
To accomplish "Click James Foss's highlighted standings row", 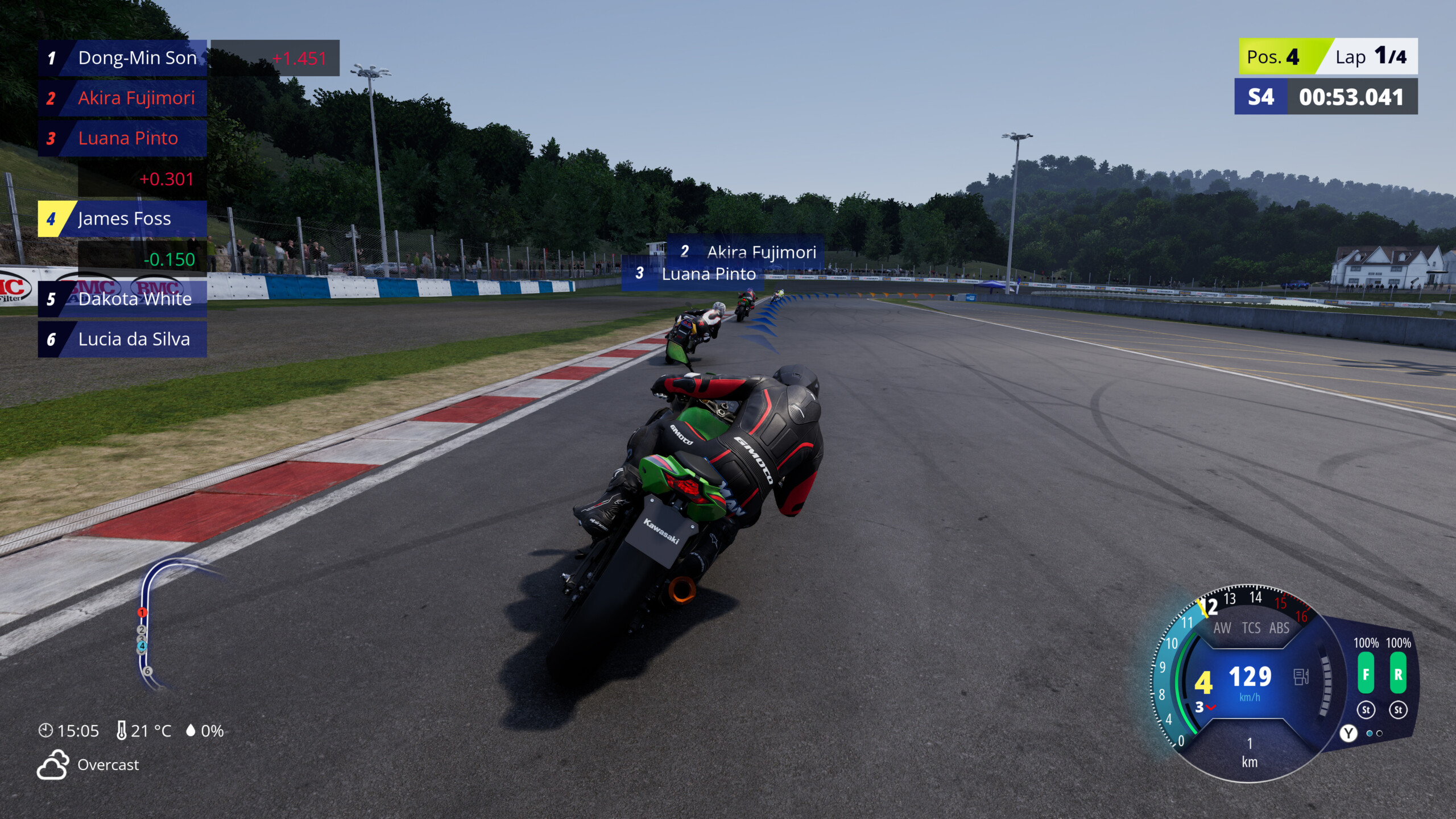I will (123, 219).
